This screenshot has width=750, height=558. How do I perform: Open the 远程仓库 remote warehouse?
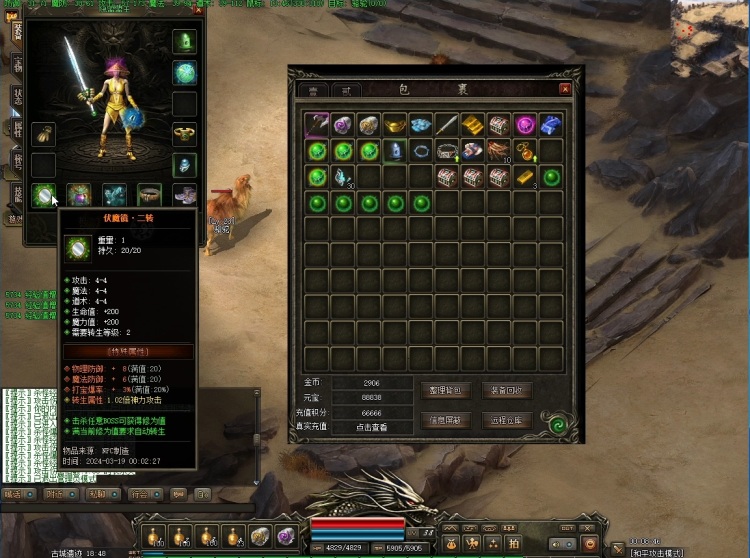(507, 420)
